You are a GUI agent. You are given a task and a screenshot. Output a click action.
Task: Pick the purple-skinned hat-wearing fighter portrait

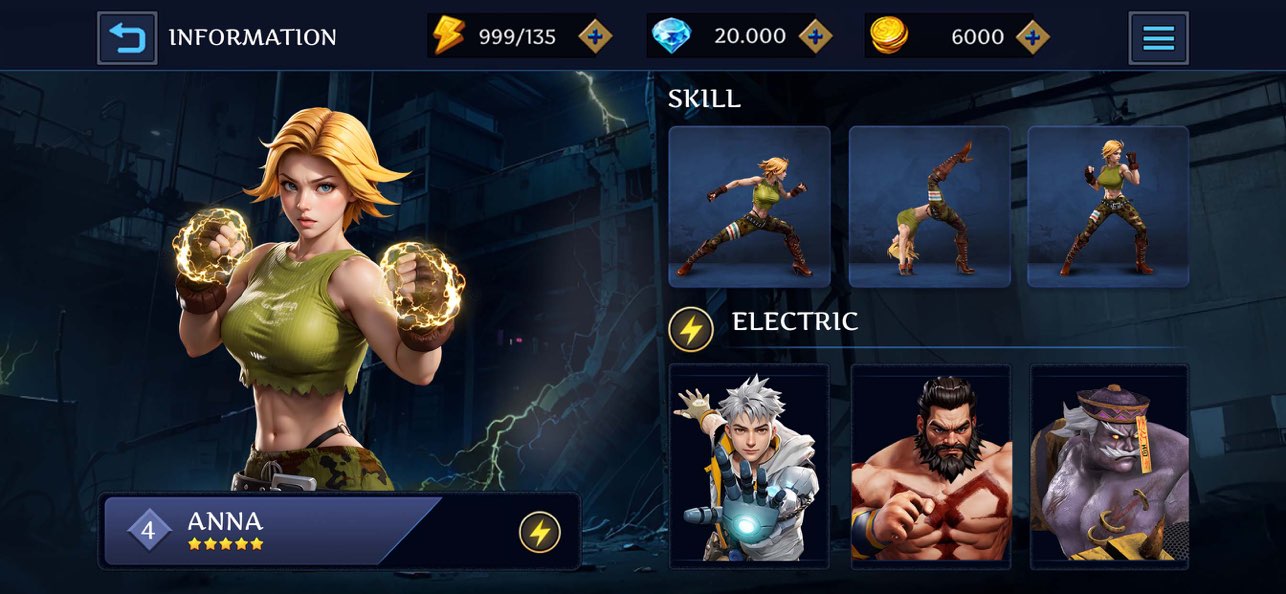1109,465
